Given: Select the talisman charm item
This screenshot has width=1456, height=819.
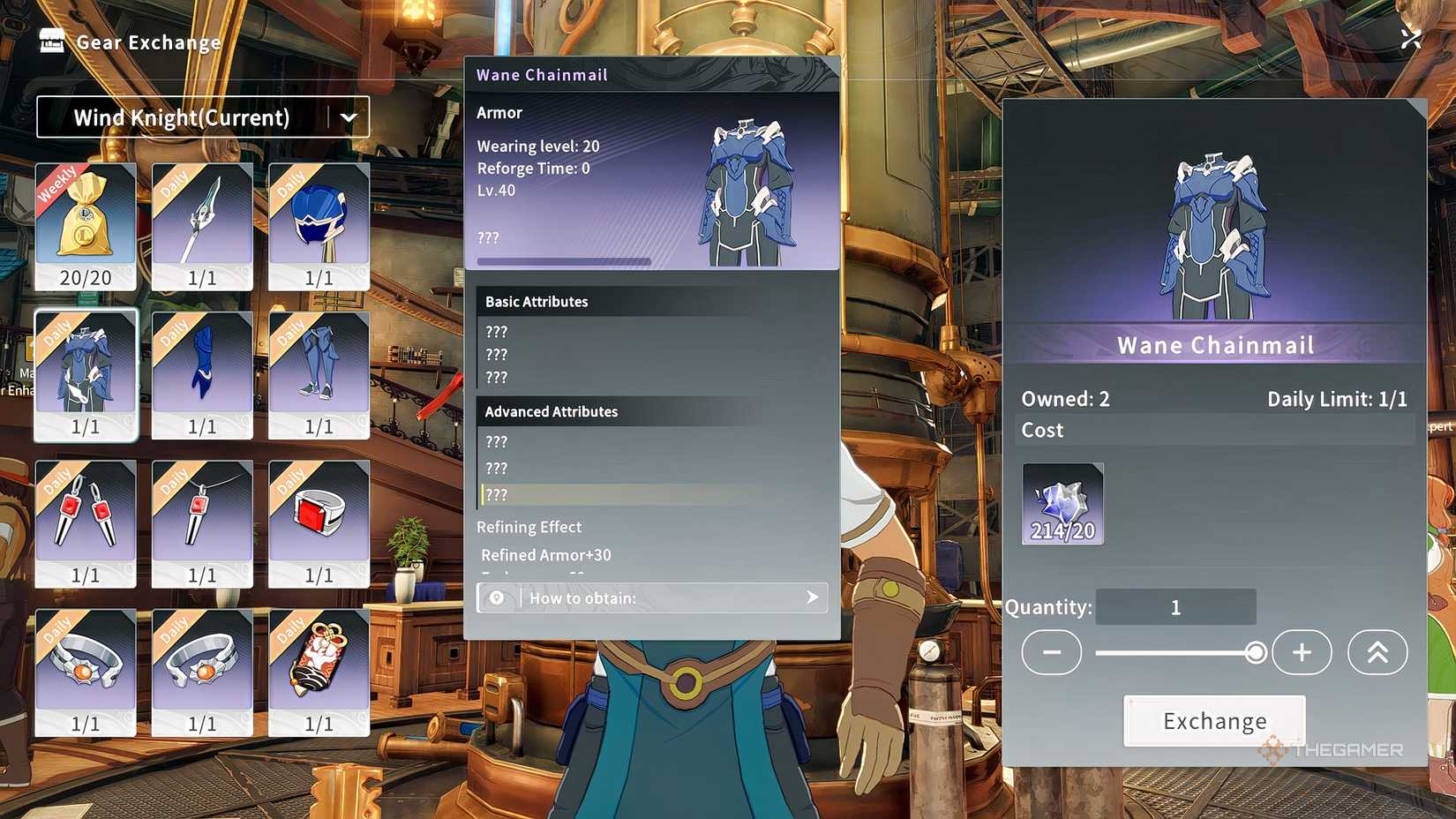Looking at the screenshot, I should tap(319, 671).
